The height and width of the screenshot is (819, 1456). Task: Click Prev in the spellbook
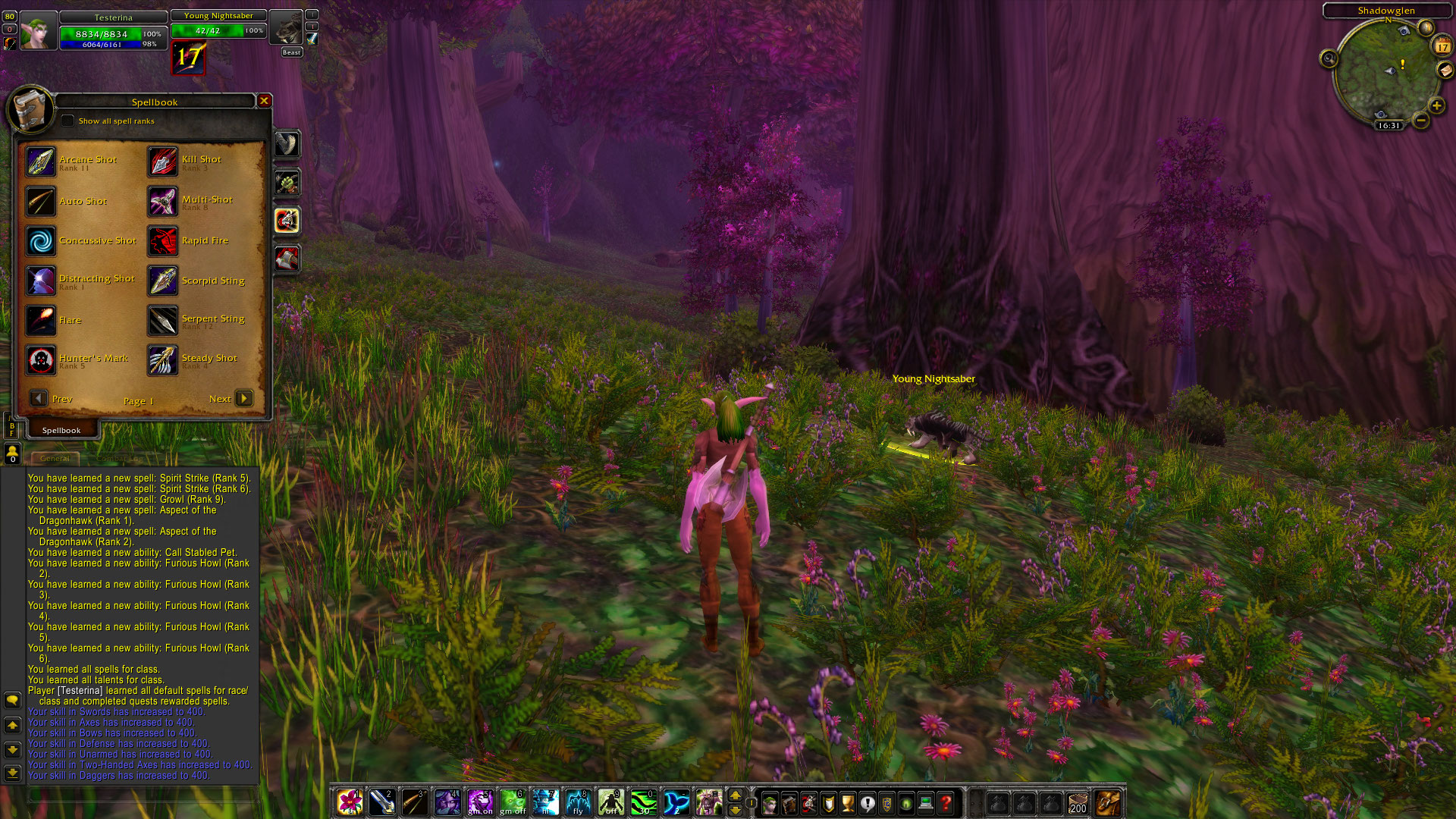(x=39, y=397)
